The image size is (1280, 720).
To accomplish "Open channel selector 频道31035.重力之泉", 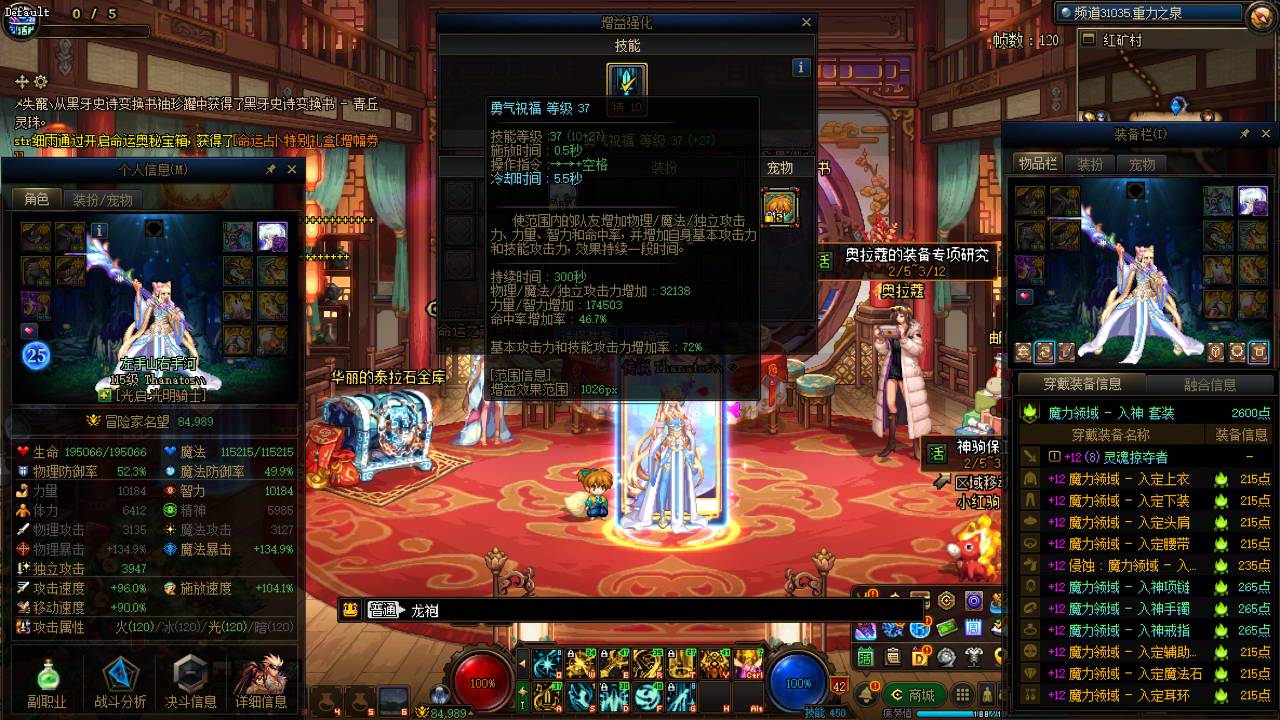I will click(x=1150, y=14).
